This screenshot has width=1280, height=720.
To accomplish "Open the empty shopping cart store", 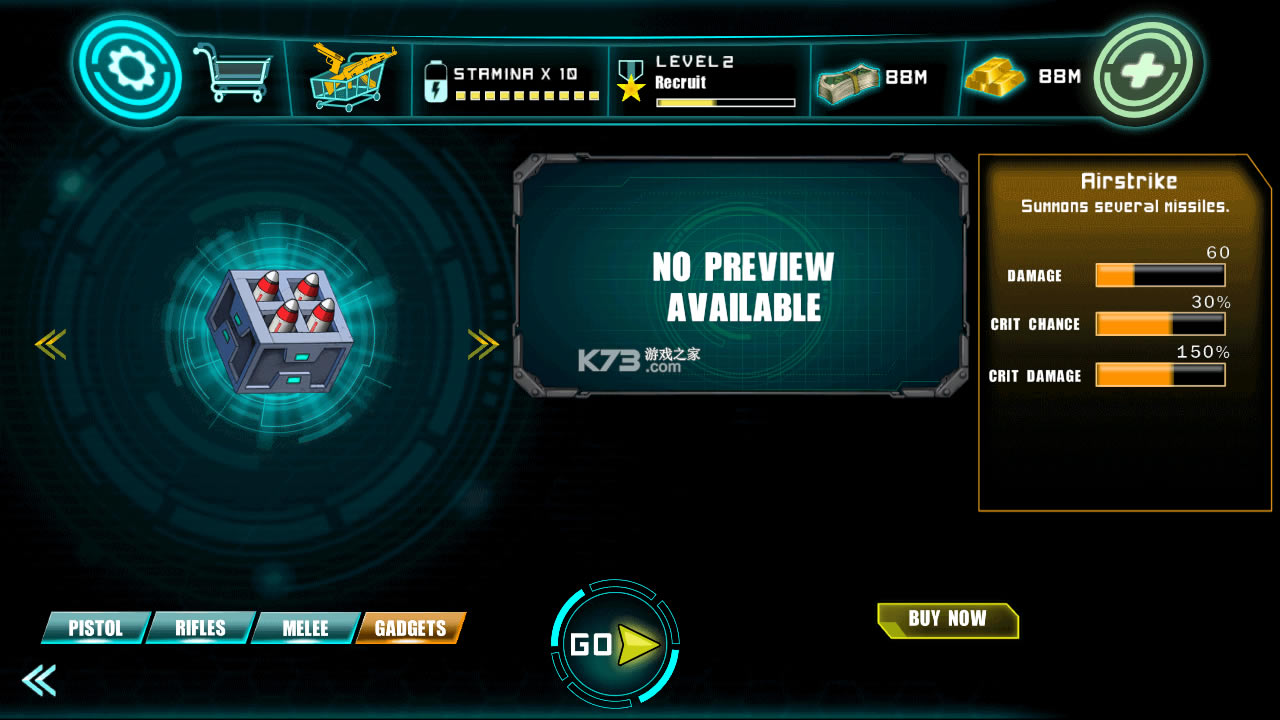I will point(232,72).
